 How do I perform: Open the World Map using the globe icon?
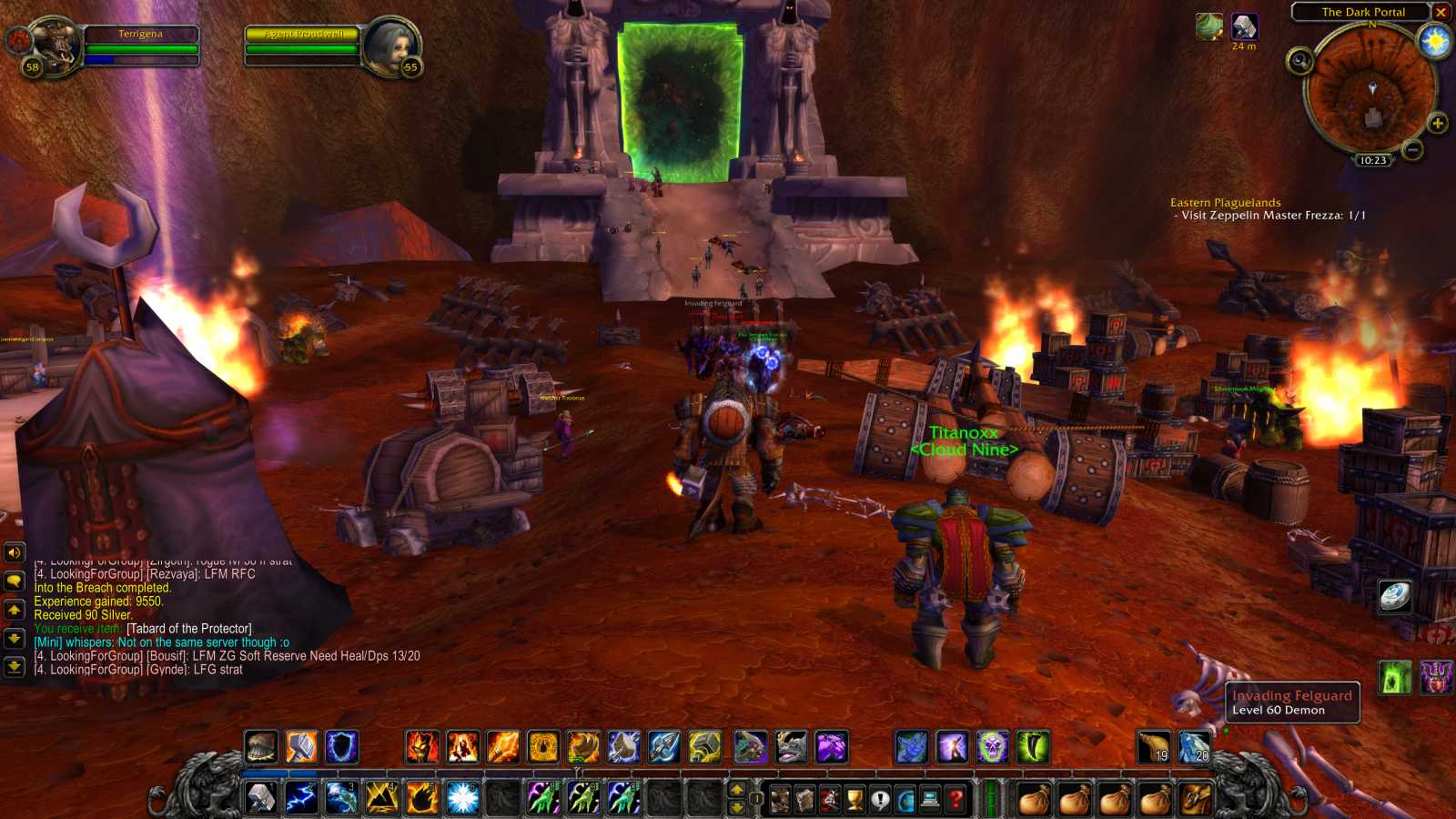905,796
